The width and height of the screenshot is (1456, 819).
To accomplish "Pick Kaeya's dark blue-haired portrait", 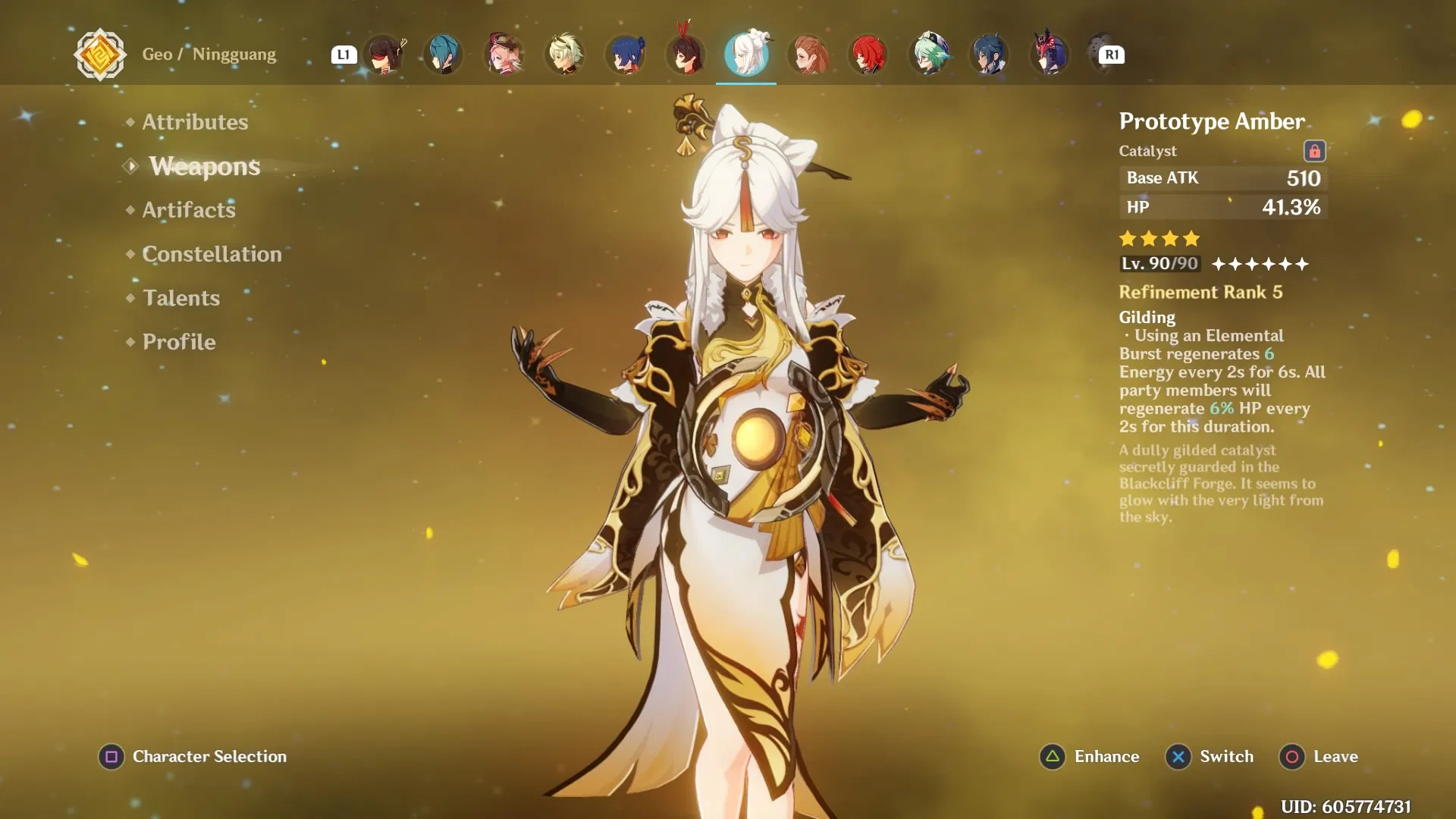I will click(x=990, y=55).
